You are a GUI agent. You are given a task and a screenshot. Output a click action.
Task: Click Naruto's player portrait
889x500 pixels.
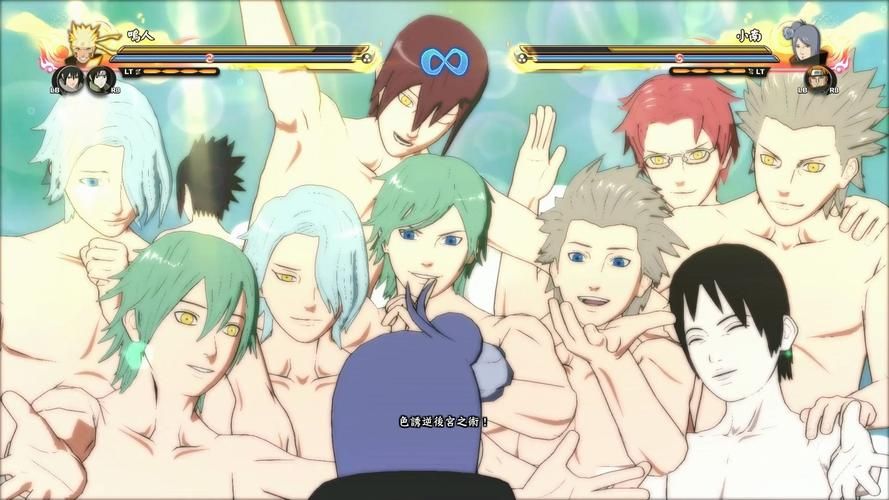point(82,43)
